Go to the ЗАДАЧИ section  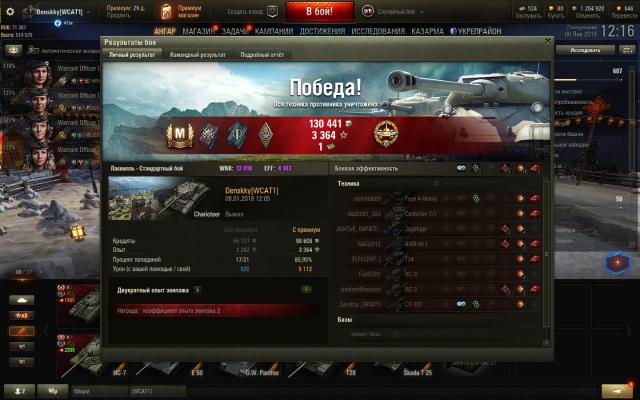click(x=237, y=31)
